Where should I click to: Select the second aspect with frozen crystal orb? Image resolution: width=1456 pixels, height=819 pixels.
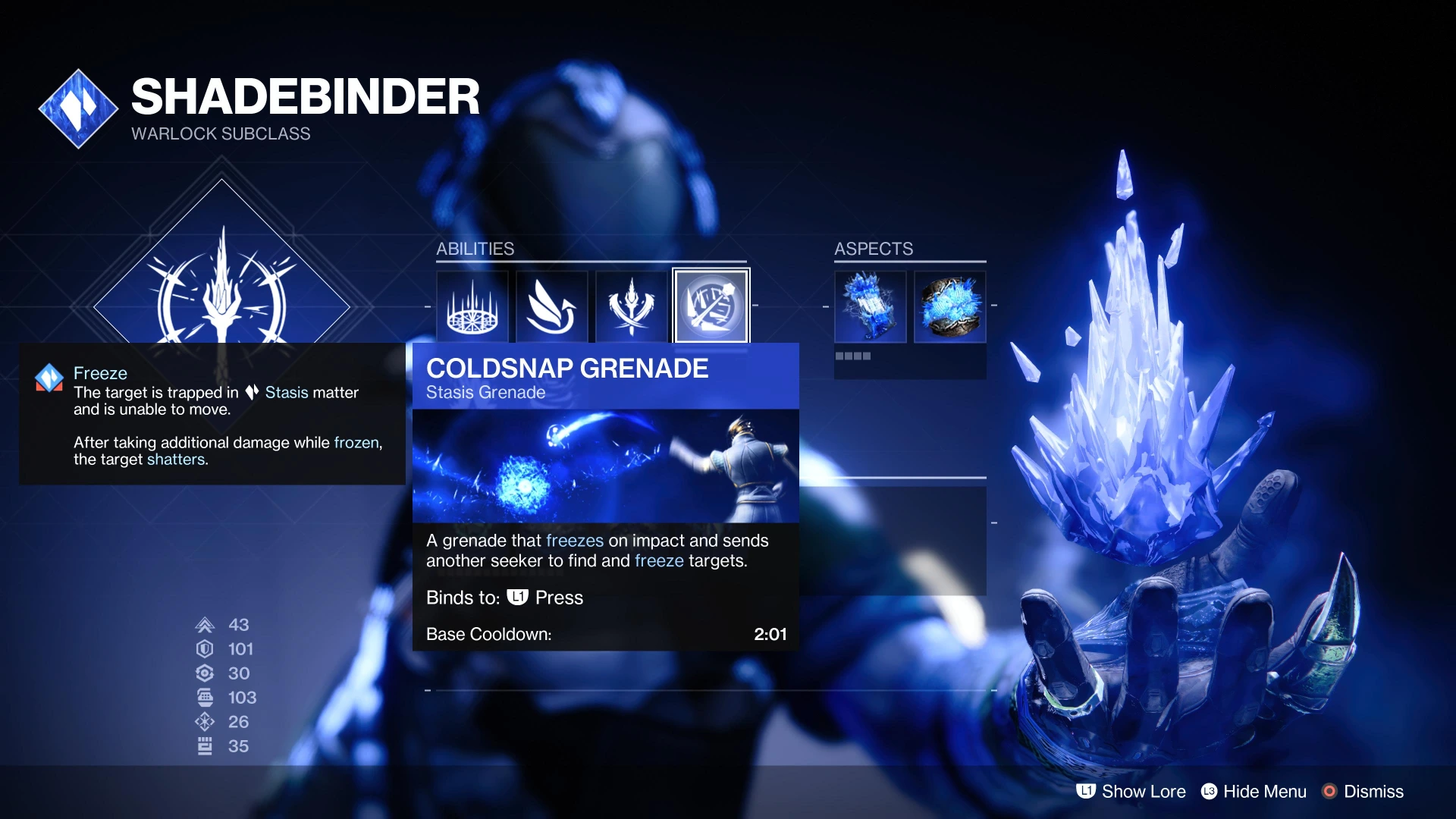tap(949, 306)
